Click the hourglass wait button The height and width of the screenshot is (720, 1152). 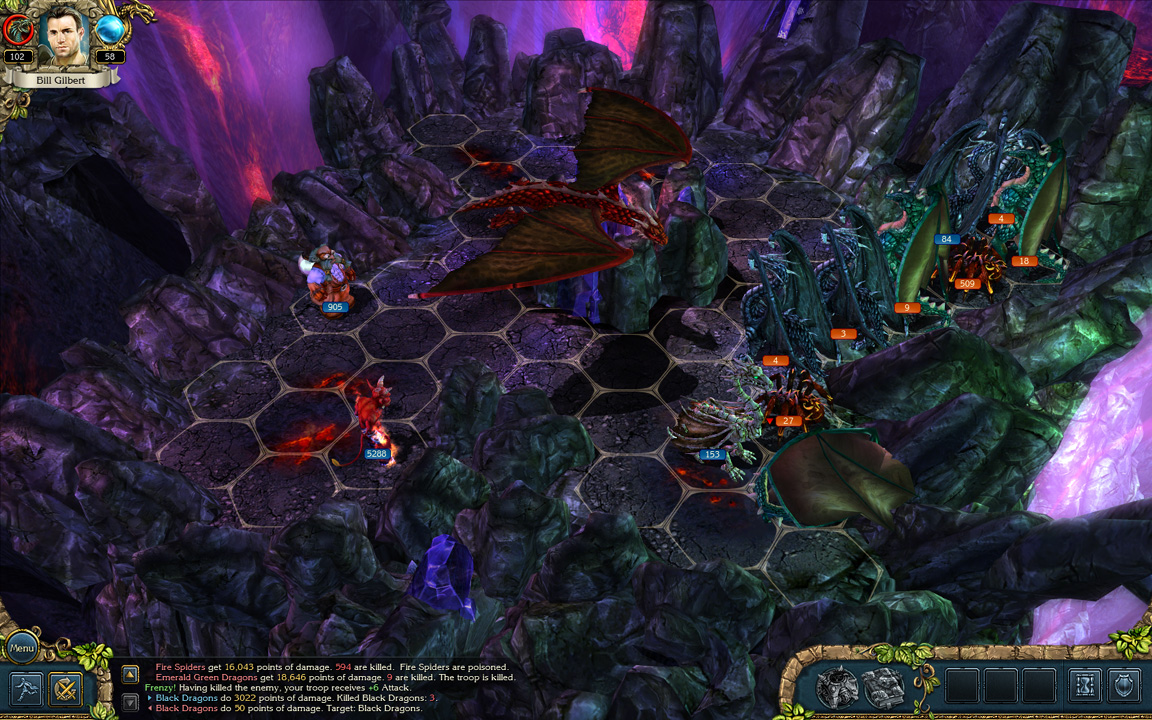(1085, 686)
